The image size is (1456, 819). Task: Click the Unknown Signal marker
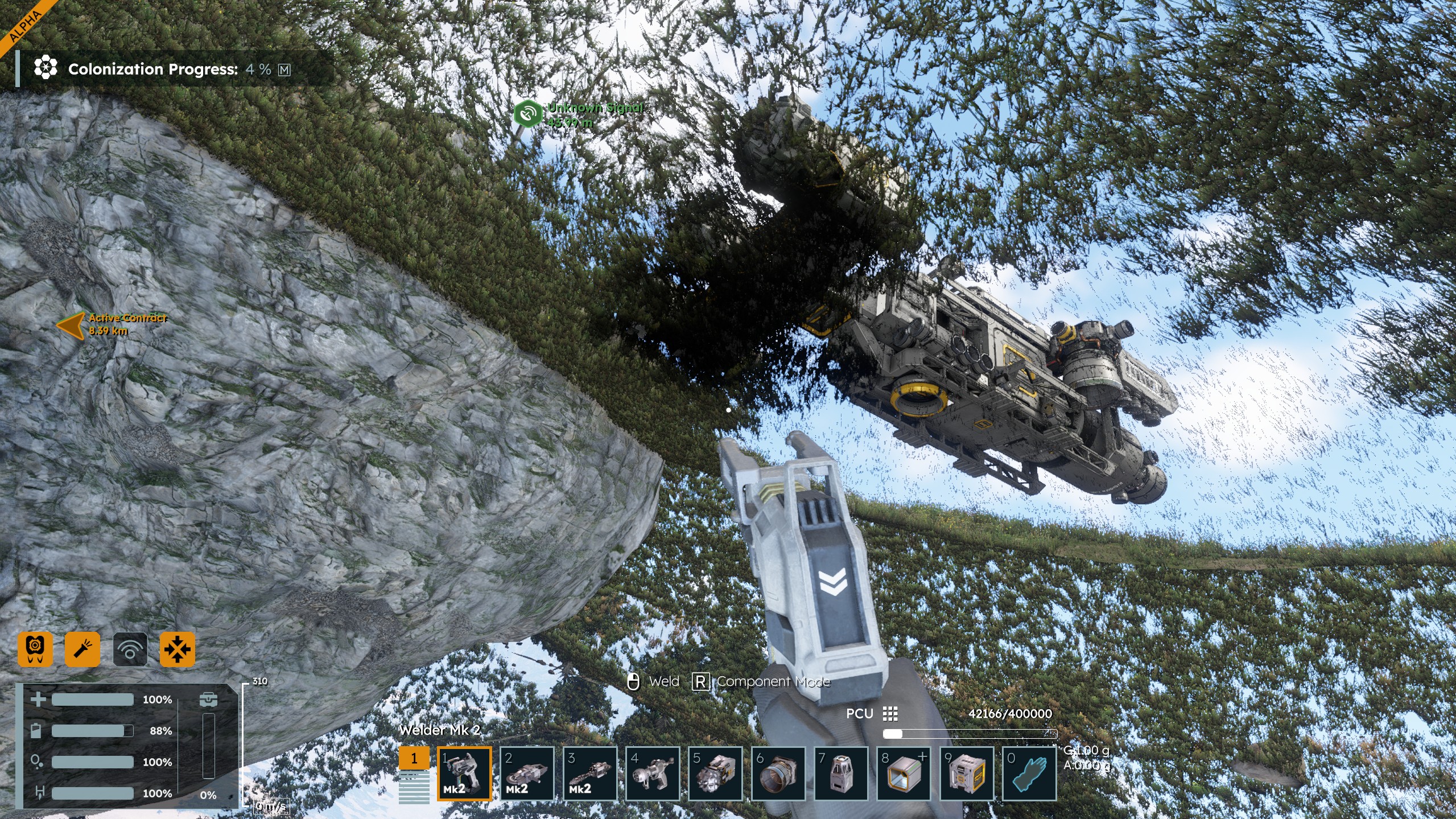[527, 113]
